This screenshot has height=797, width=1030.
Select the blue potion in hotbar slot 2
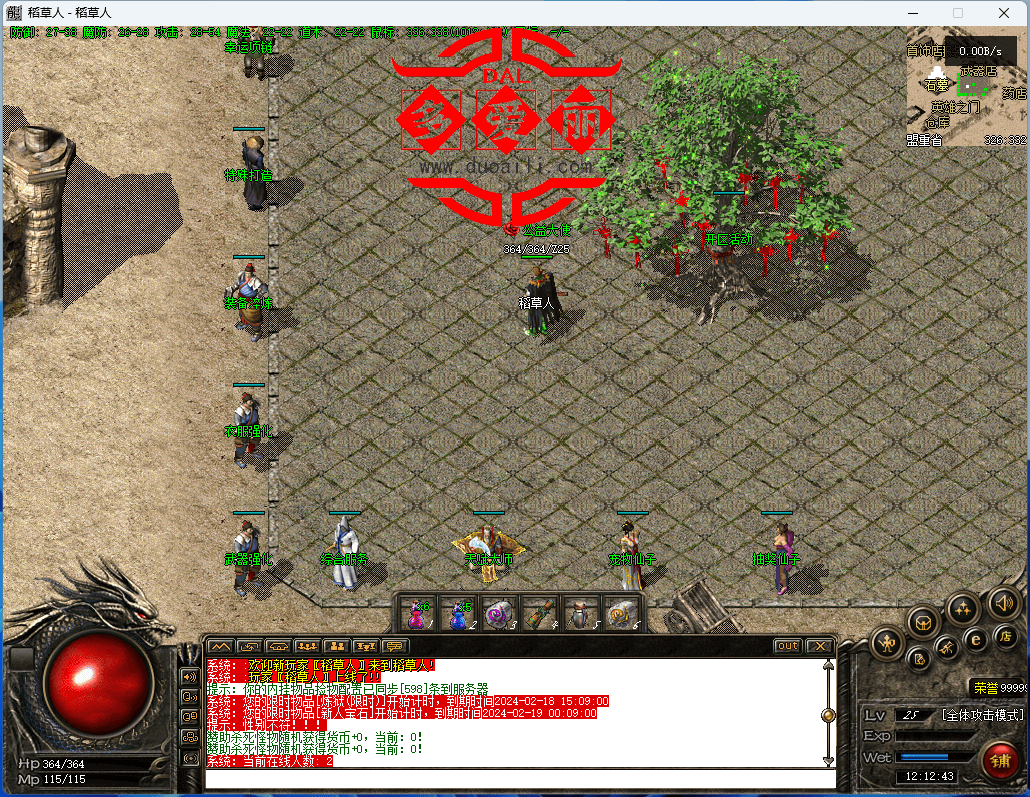[458, 613]
